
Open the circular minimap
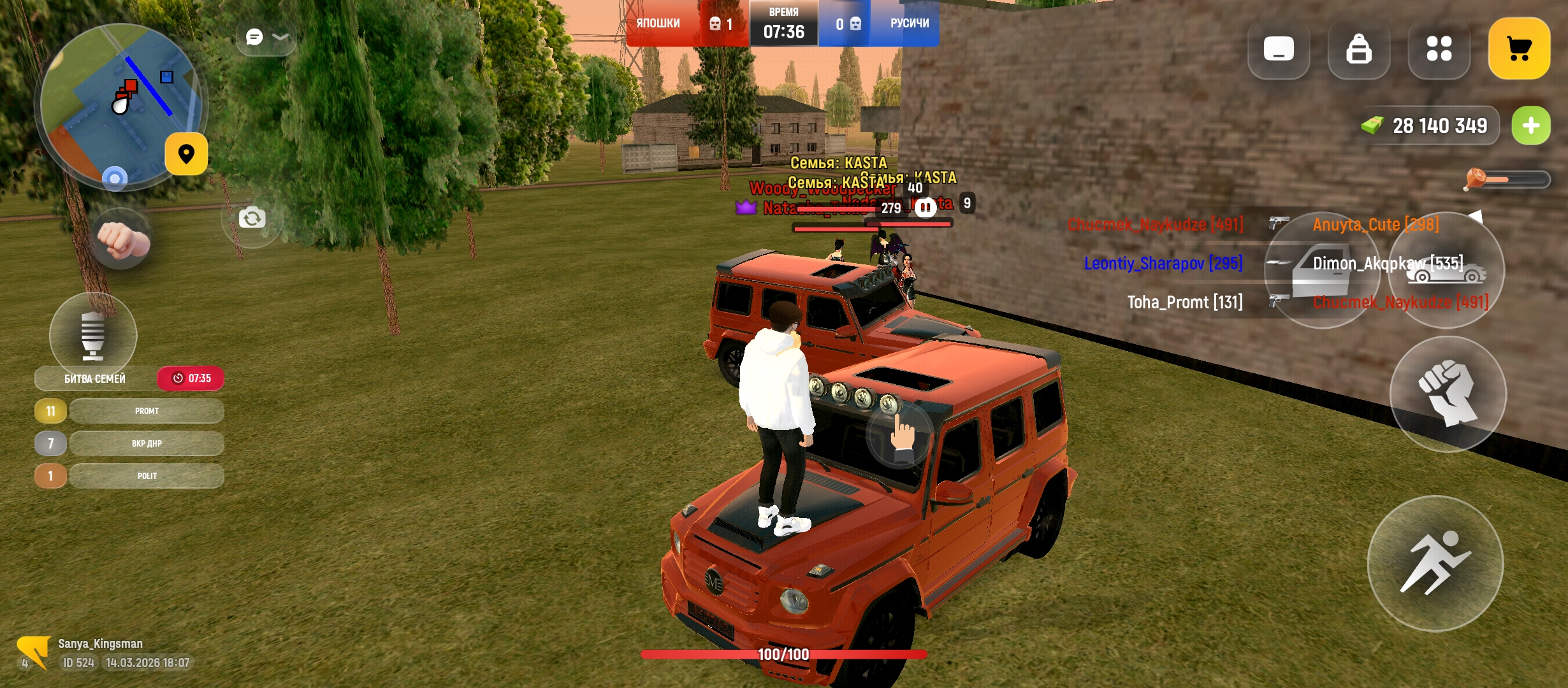(120, 106)
